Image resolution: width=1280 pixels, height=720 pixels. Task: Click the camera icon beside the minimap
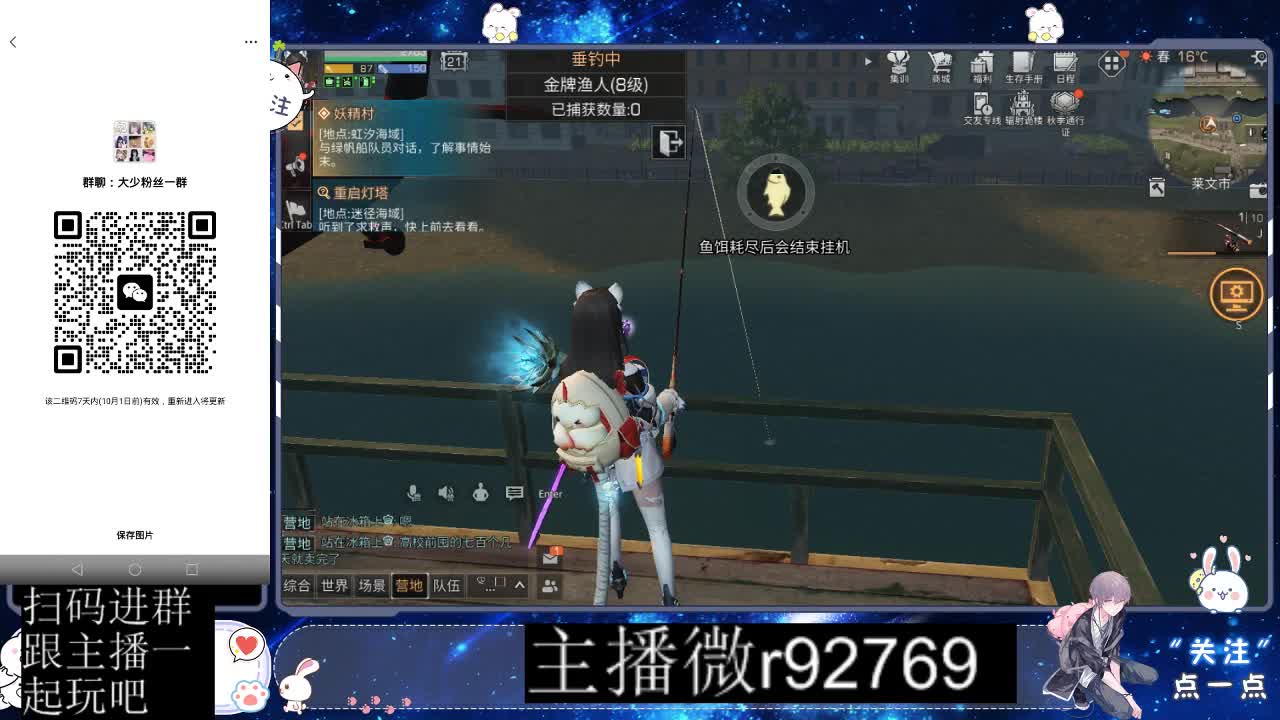1257,191
